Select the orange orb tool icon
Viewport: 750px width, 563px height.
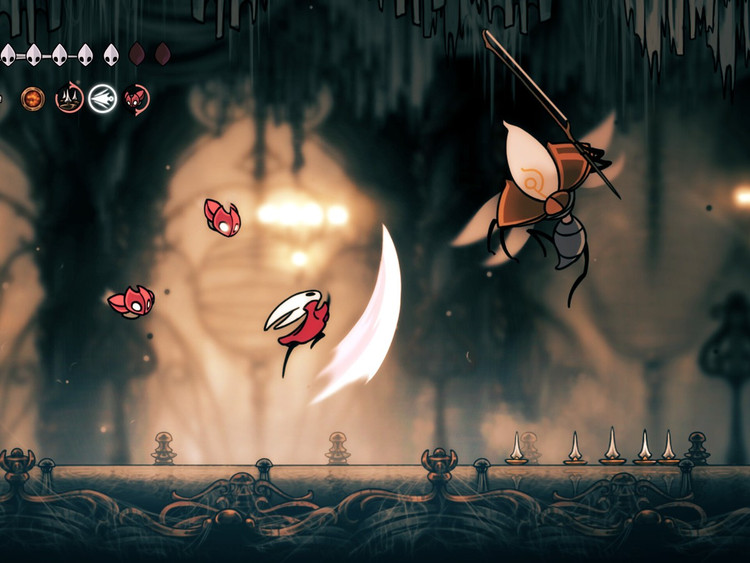(32, 98)
